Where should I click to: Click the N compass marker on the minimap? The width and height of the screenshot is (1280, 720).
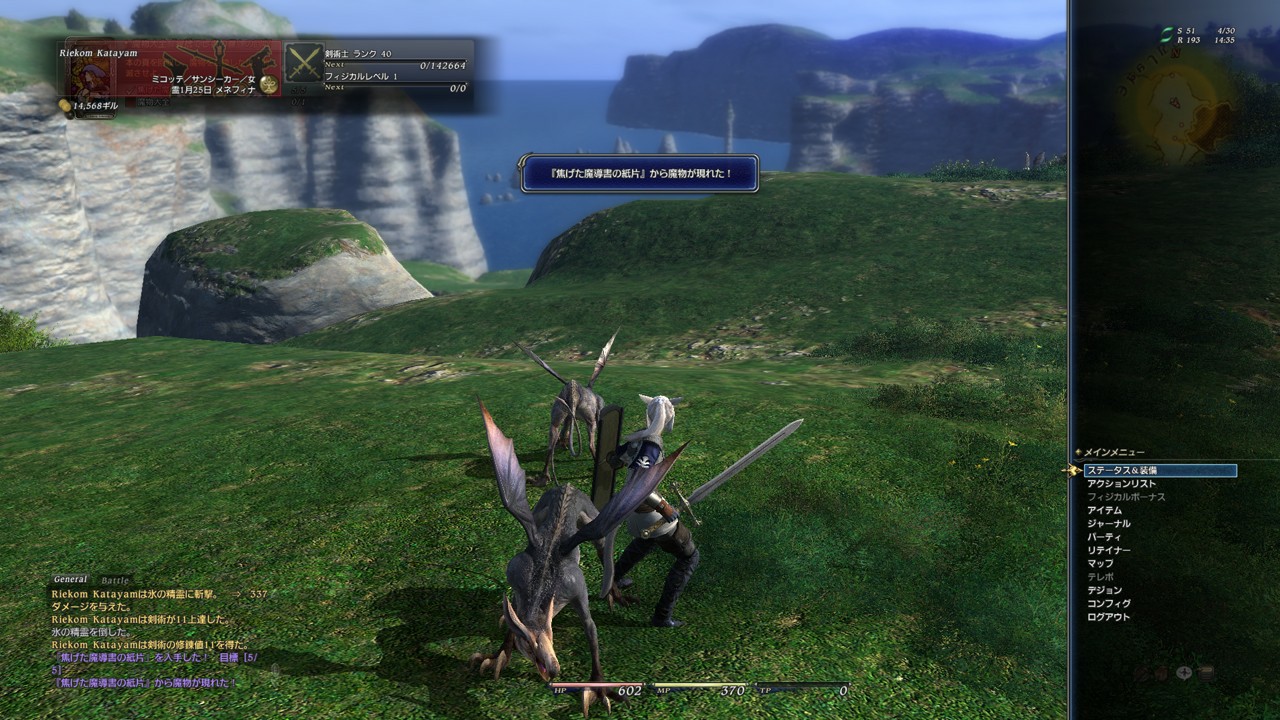click(x=1175, y=53)
